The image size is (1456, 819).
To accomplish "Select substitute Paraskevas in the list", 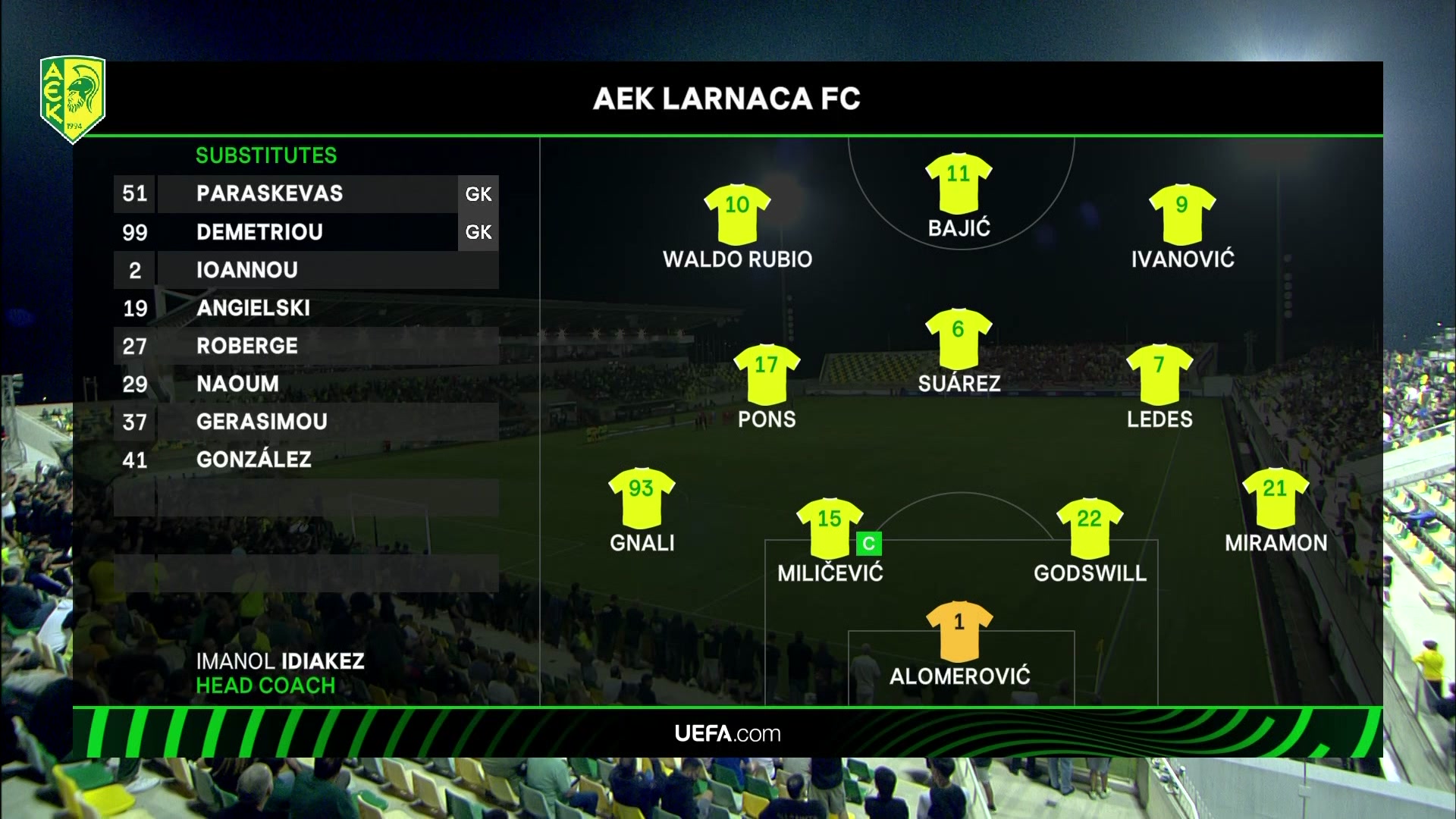I will point(269,194).
